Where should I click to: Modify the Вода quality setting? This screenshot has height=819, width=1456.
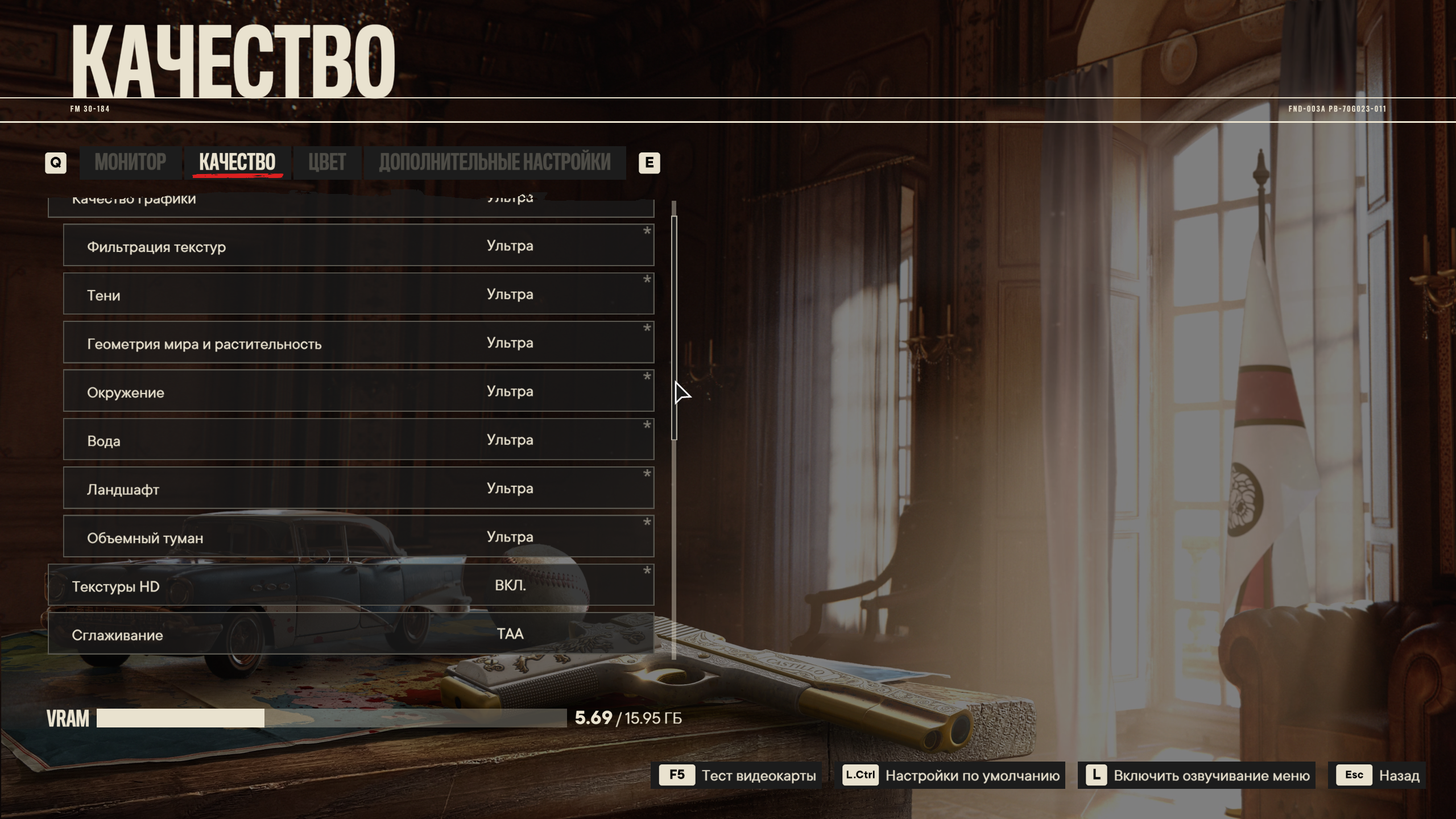click(358, 440)
